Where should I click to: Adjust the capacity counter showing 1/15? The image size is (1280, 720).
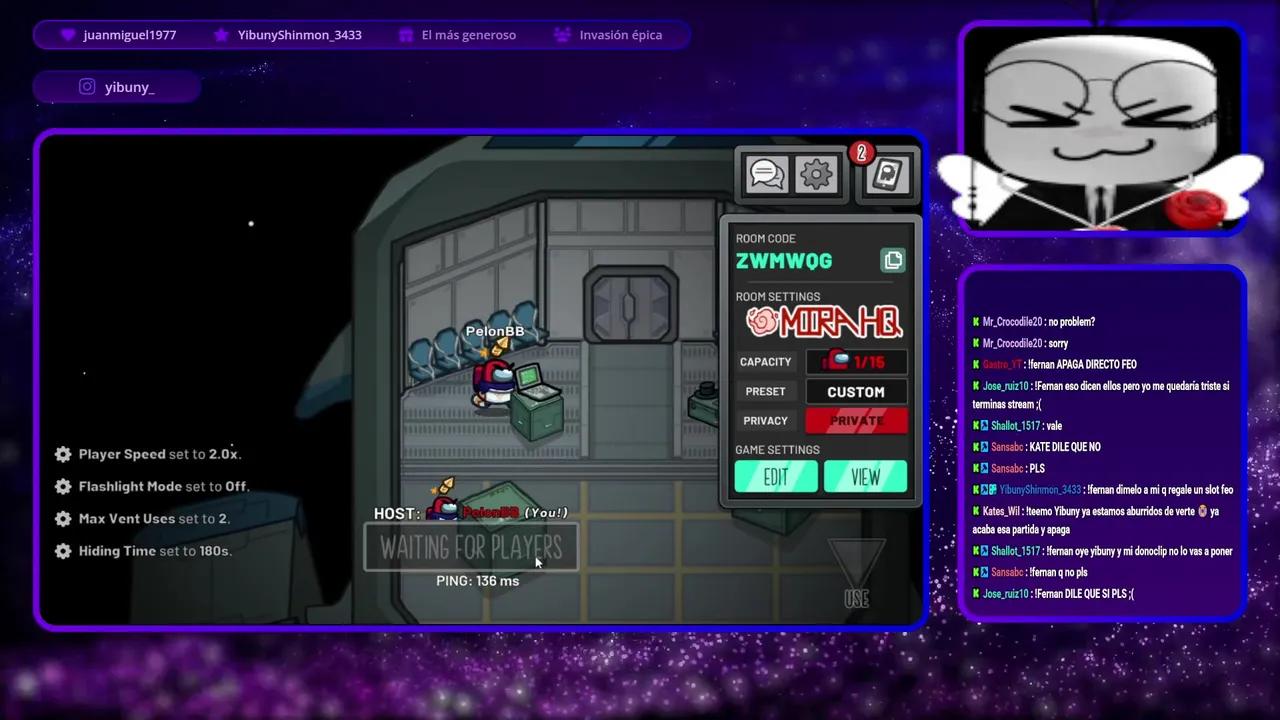pyautogui.click(x=857, y=362)
